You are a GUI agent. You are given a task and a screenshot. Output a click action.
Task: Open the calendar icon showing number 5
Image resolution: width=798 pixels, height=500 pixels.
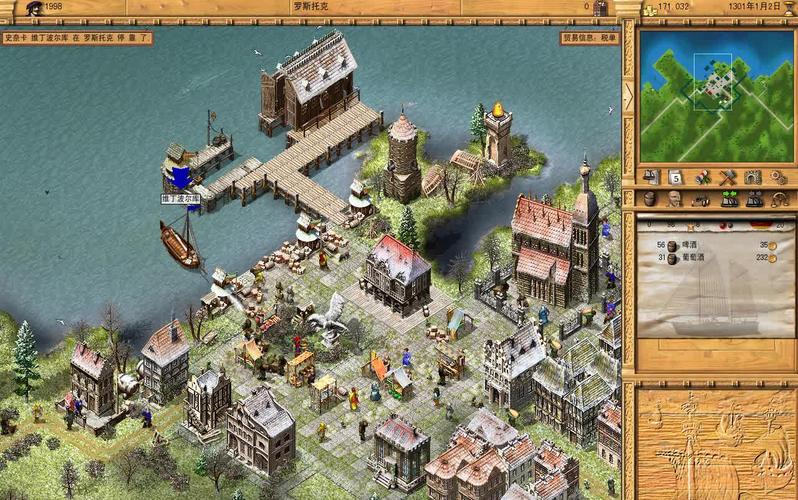676,177
